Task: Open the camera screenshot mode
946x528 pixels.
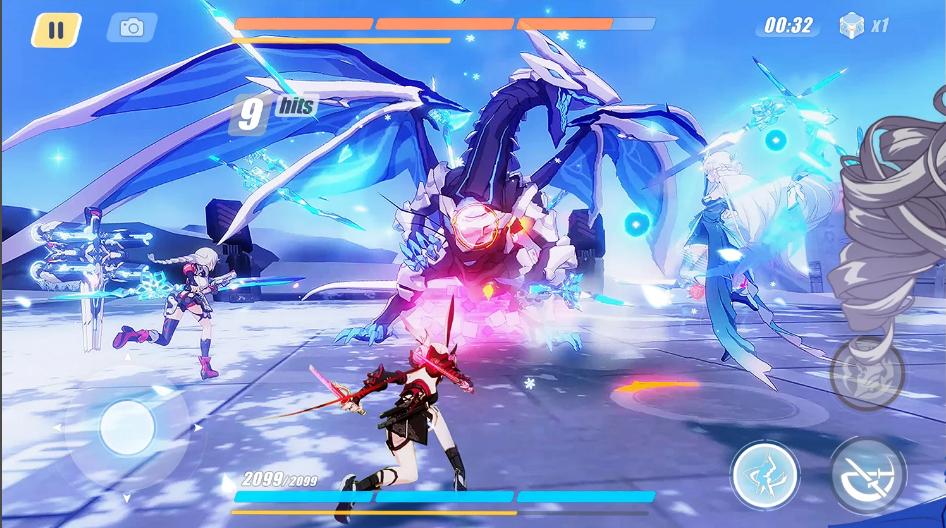Action: 131,28
